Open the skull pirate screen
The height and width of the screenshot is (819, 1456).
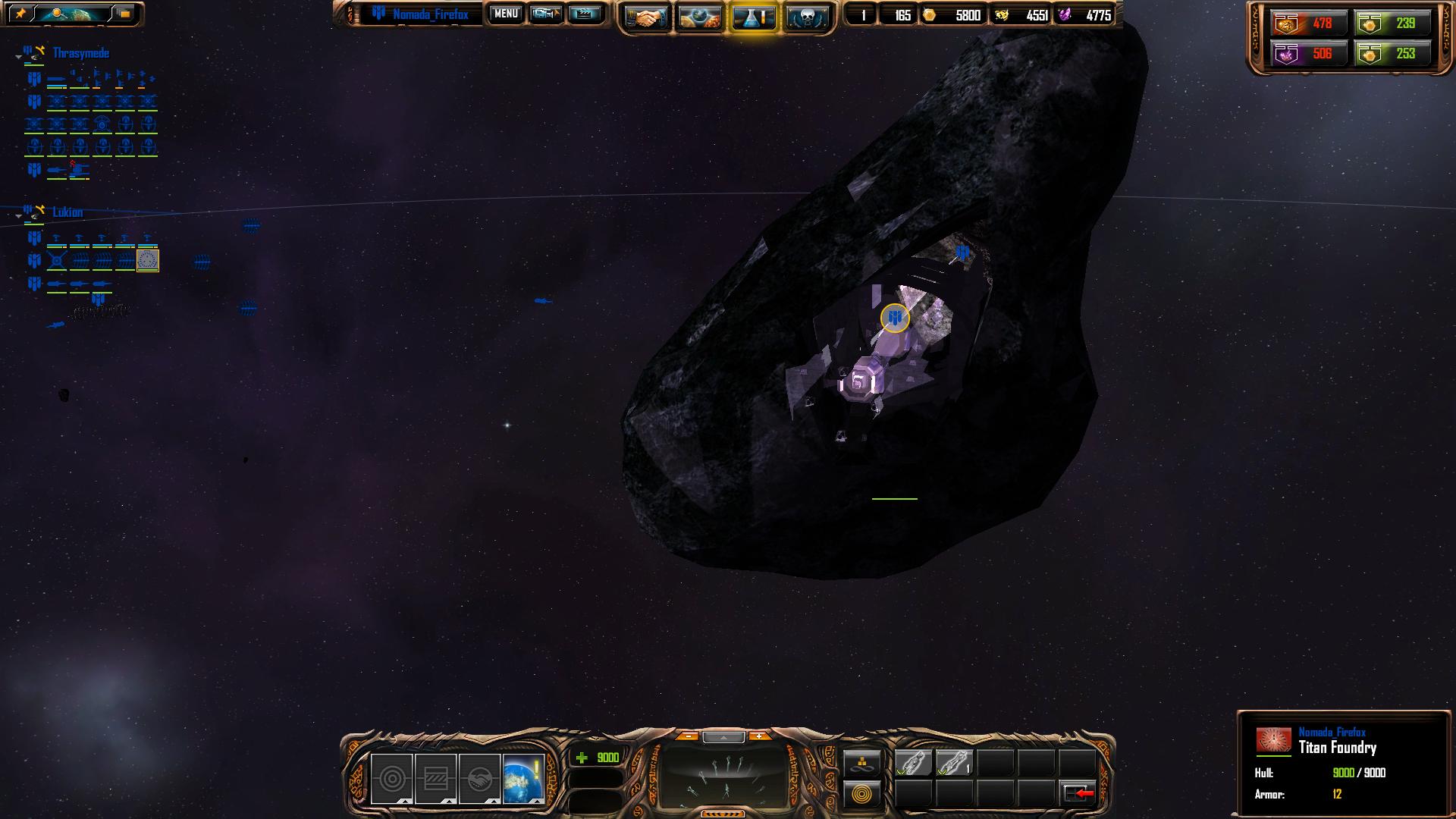806,17
